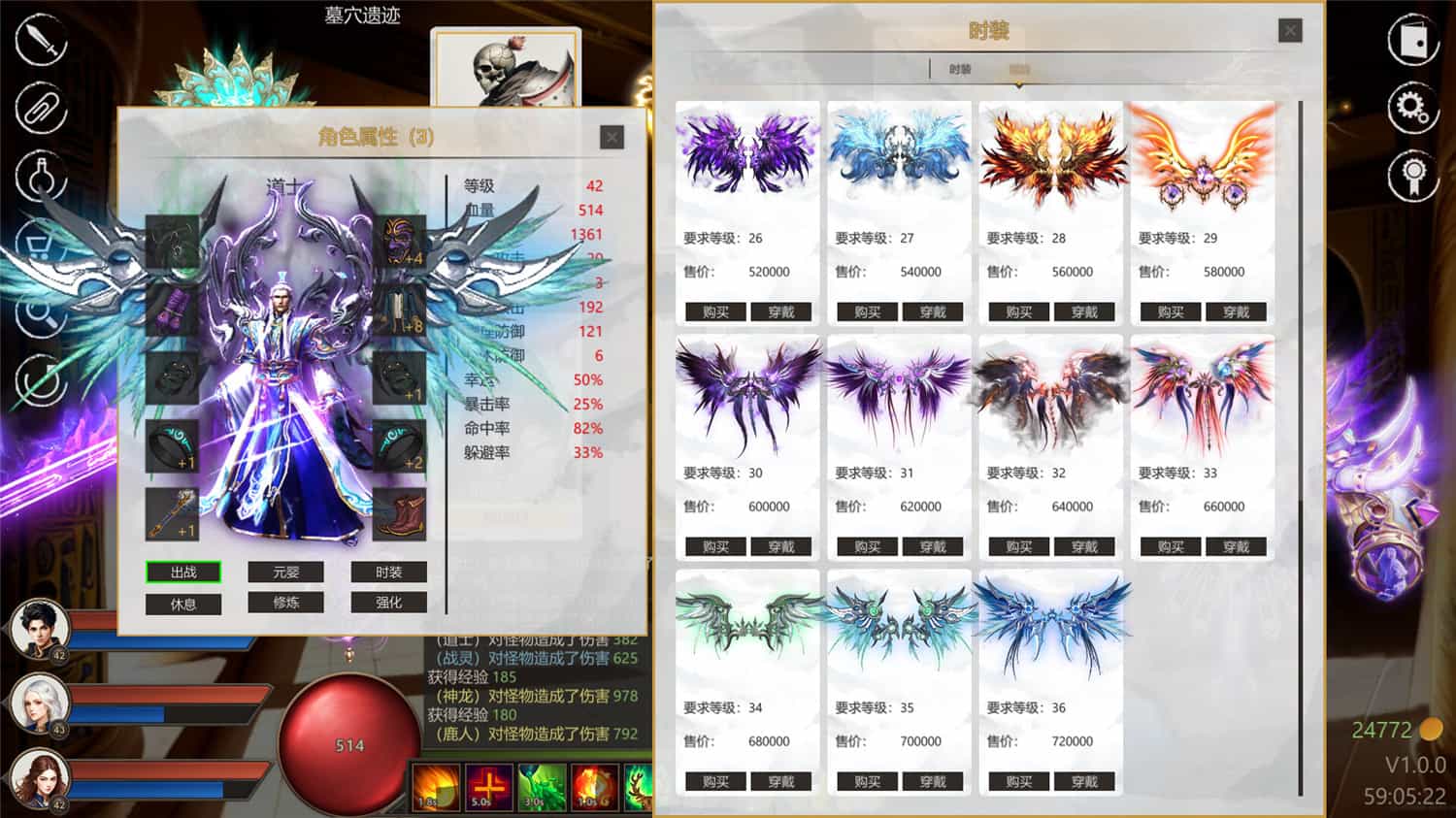Screen dimensions: 1456x818
Task: Click 穿戴 for the level 36 blue wings
Action: click(x=1085, y=781)
